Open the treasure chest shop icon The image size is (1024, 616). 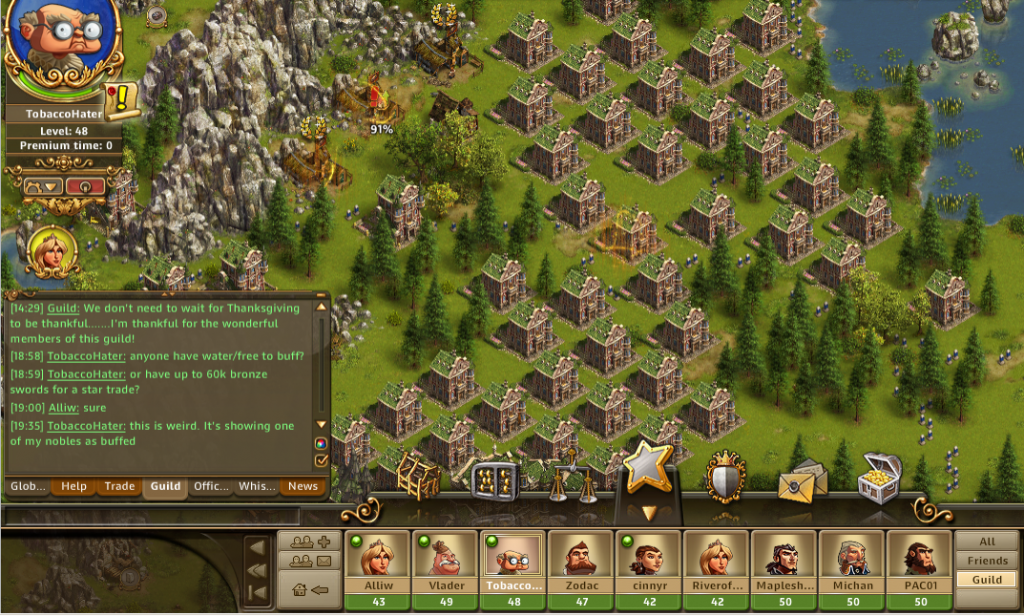[880, 477]
